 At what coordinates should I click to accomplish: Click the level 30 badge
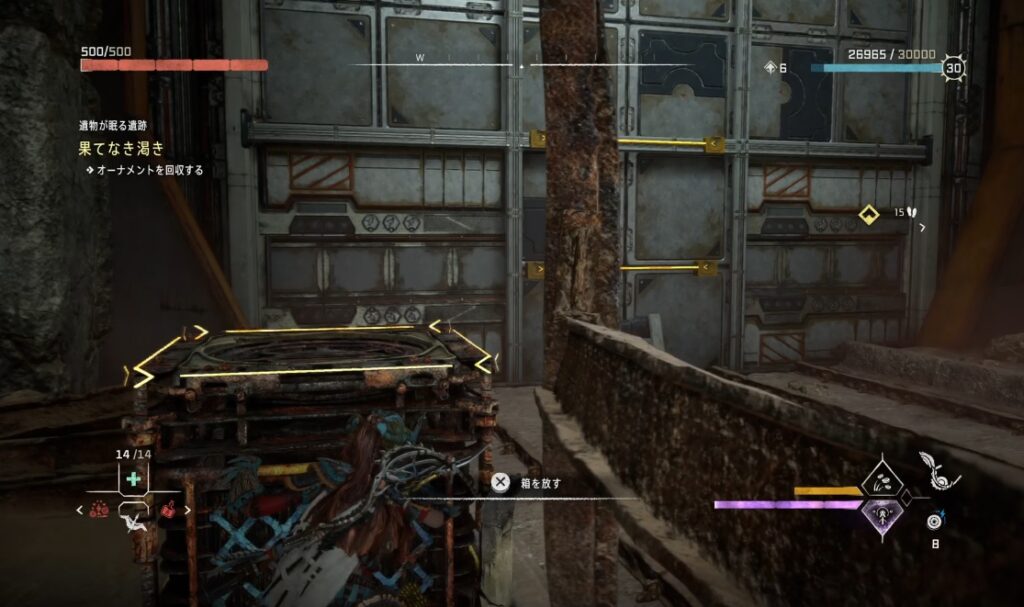953,68
